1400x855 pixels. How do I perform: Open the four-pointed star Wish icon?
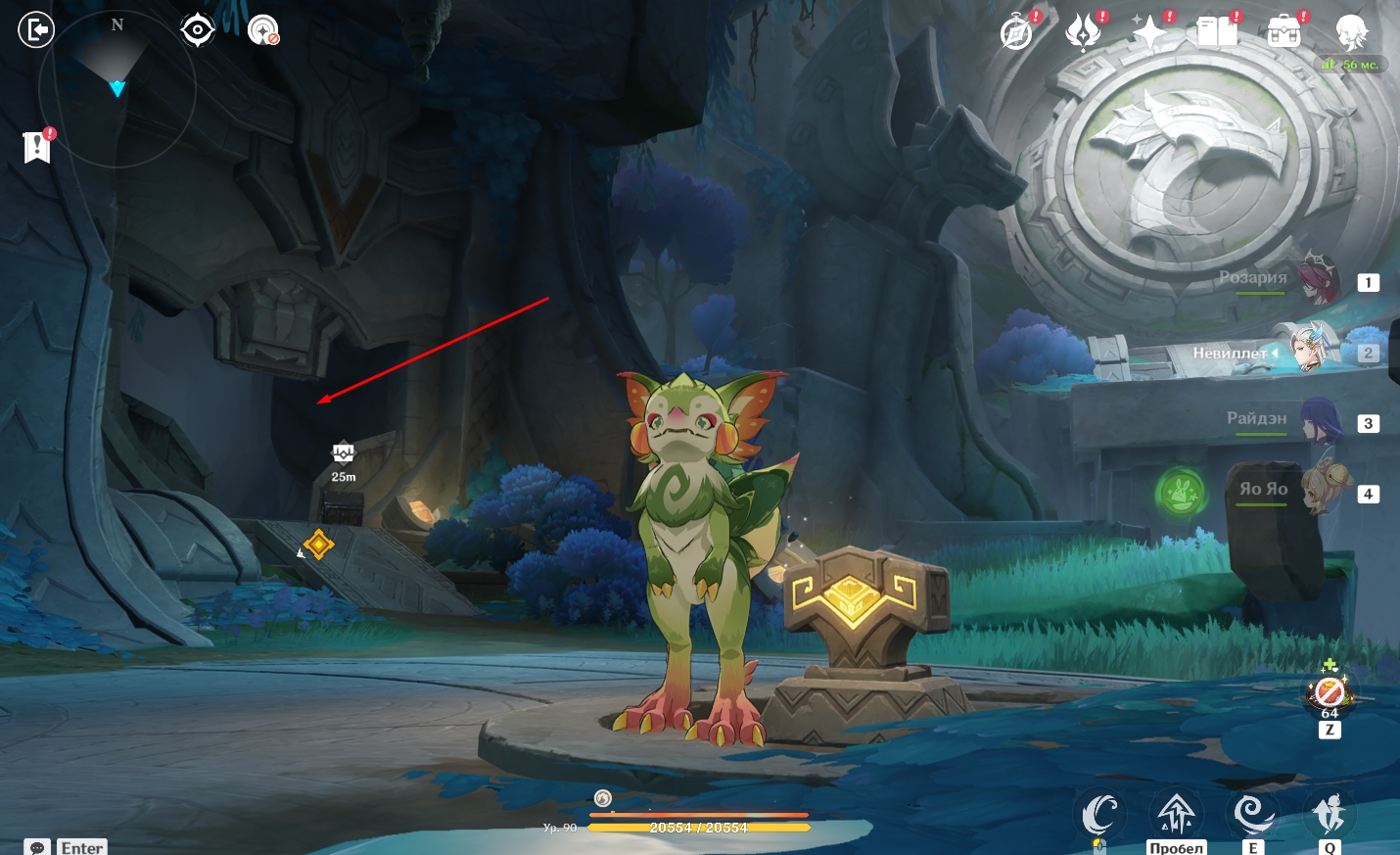tap(1149, 32)
